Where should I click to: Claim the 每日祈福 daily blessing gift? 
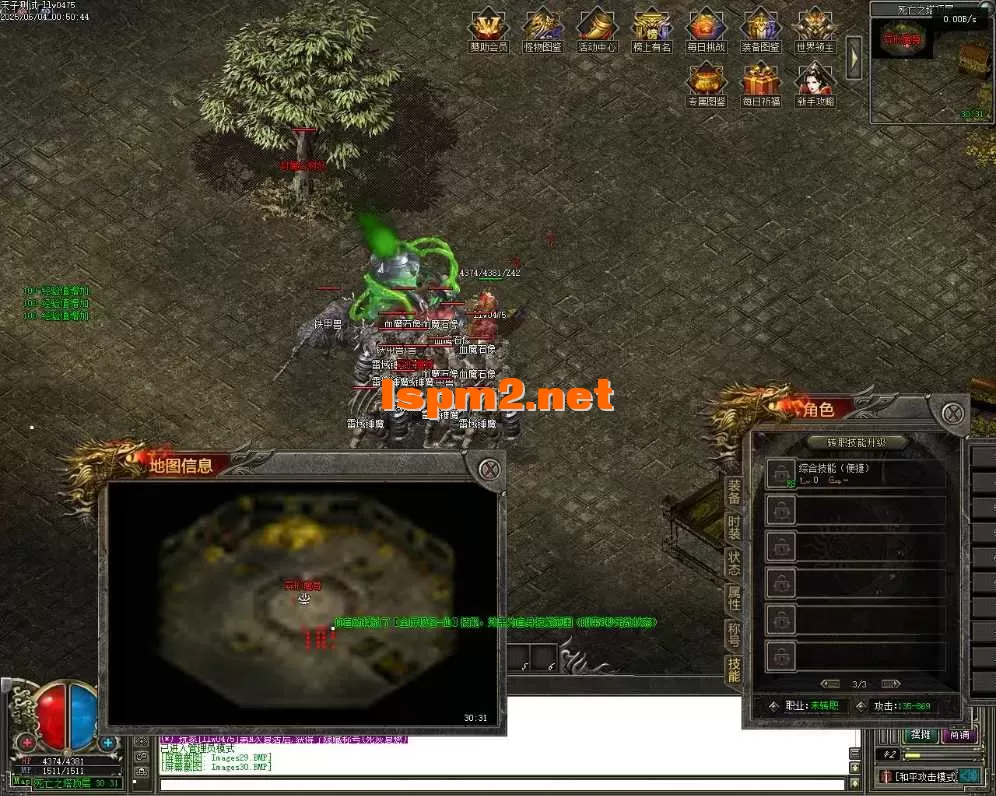click(761, 82)
